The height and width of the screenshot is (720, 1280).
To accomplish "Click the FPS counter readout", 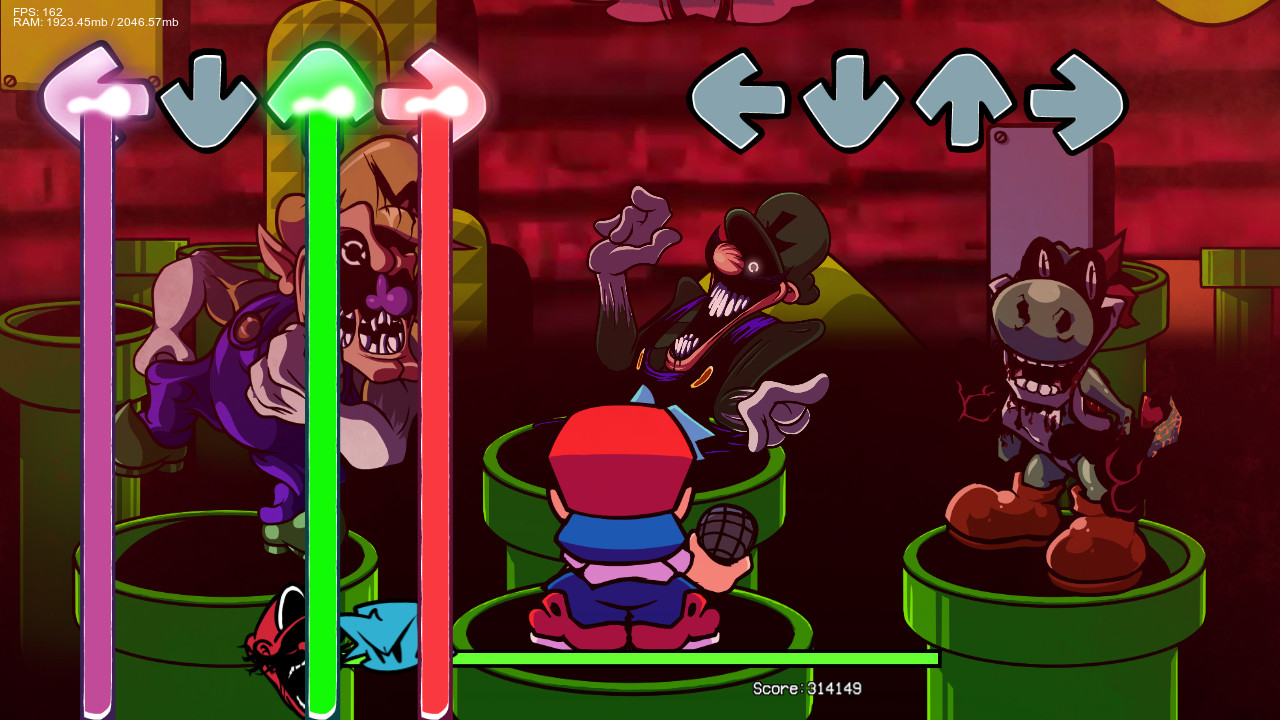I will coord(35,8).
